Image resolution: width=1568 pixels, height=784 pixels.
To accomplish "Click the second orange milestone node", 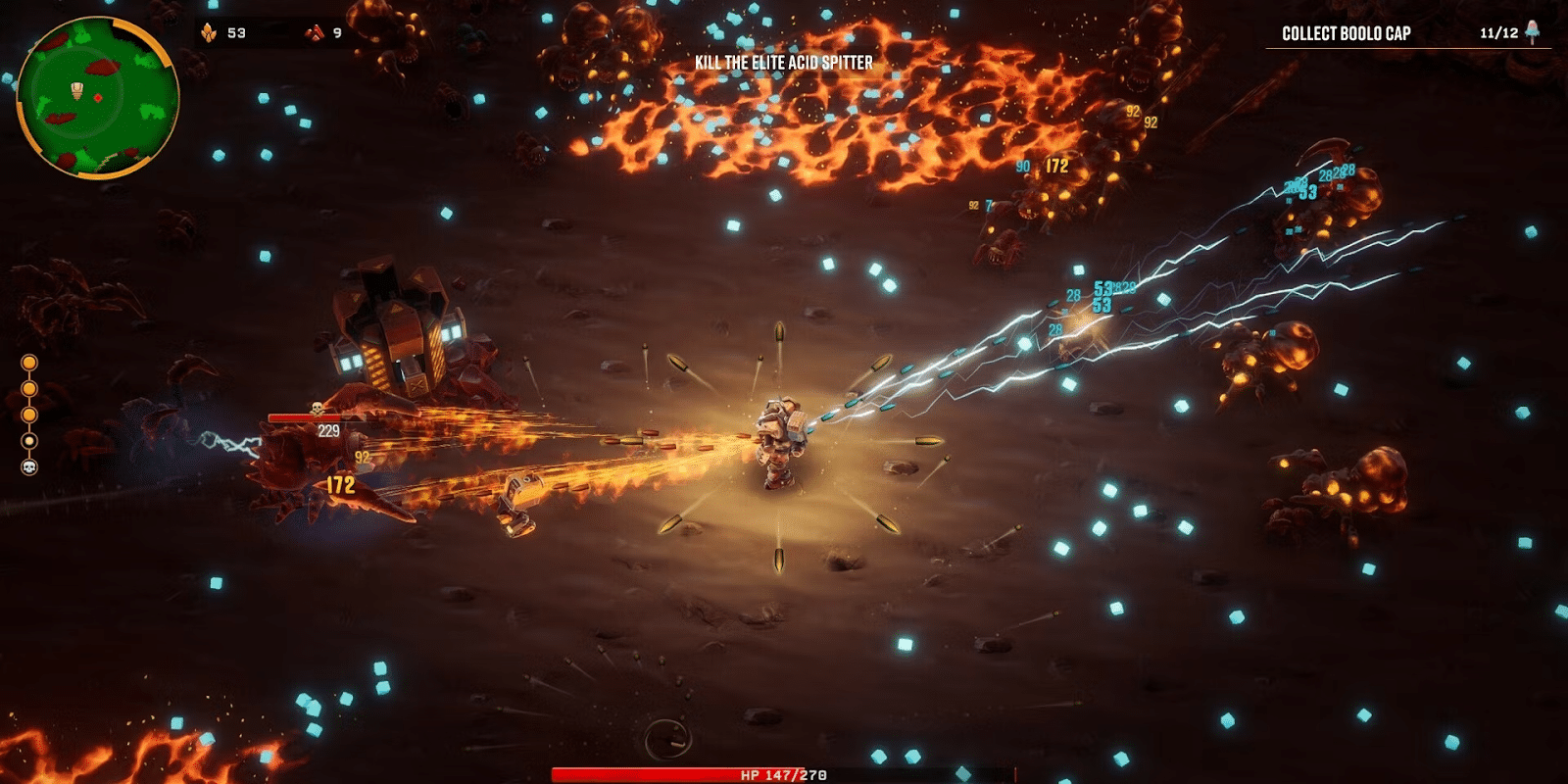I will pyautogui.click(x=28, y=387).
